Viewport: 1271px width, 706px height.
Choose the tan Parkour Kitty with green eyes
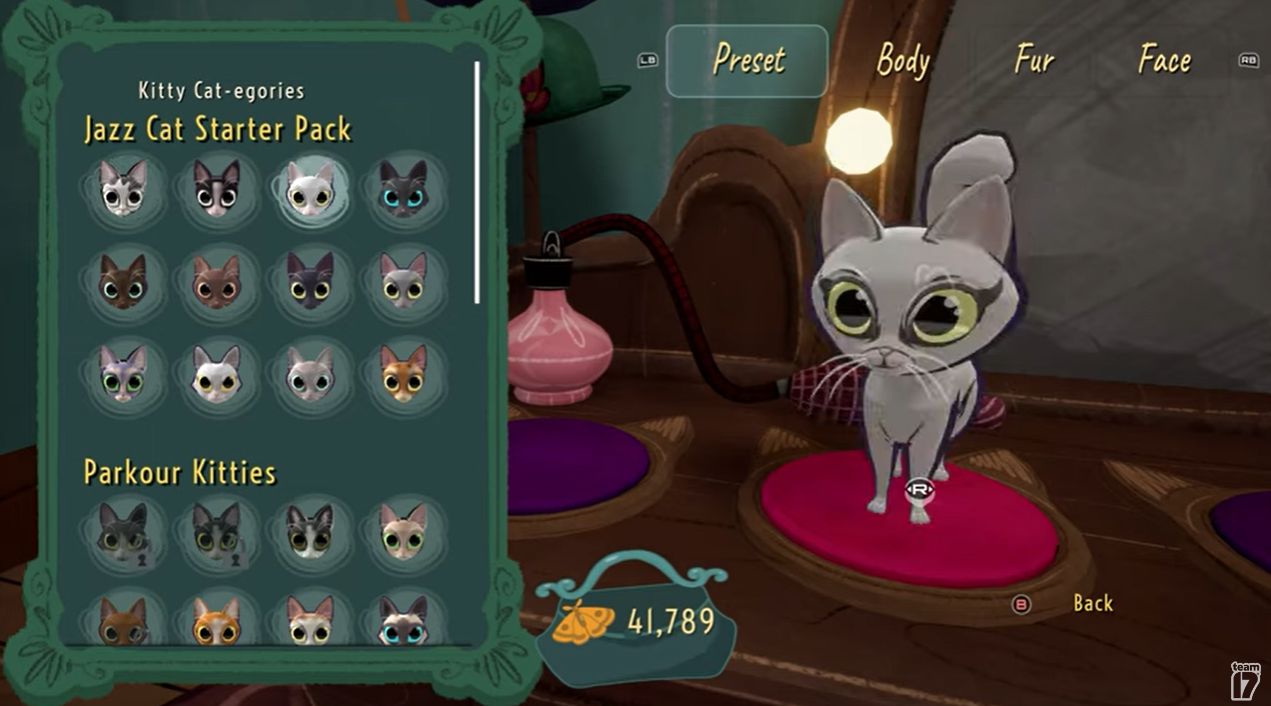[402, 531]
